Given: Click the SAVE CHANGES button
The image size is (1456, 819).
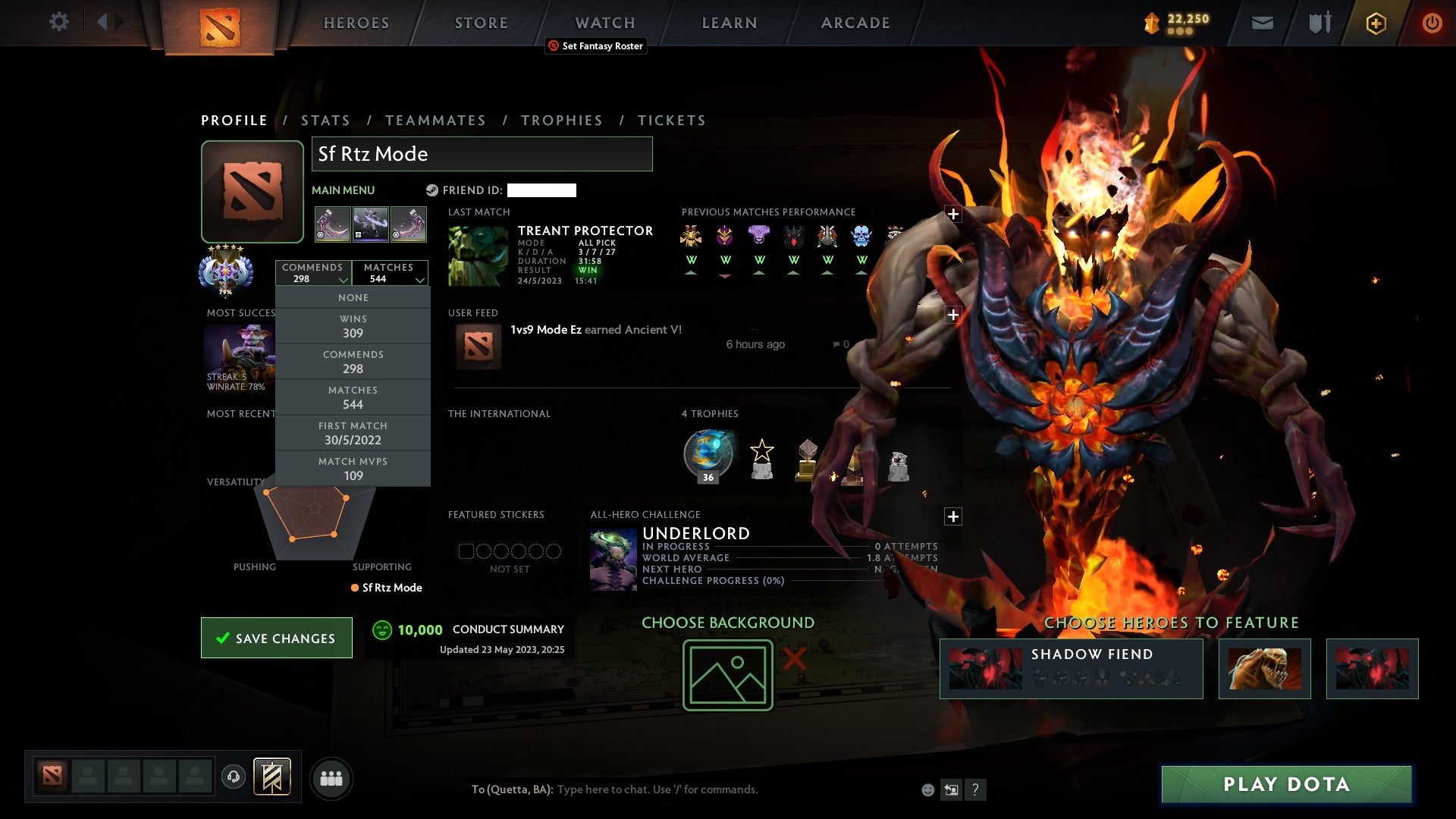Looking at the screenshot, I should tap(276, 638).
